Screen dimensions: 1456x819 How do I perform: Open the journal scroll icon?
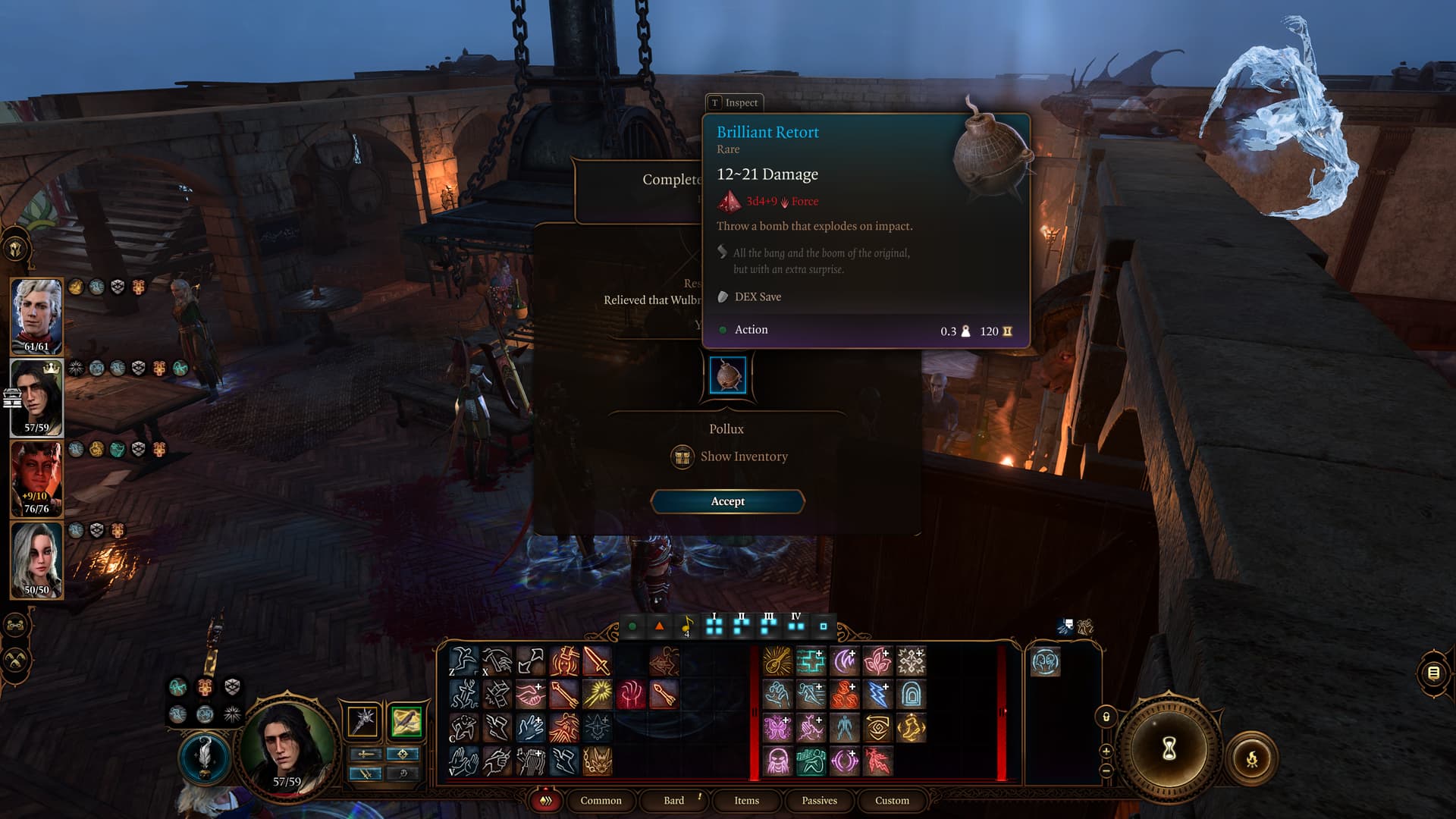click(x=1432, y=673)
